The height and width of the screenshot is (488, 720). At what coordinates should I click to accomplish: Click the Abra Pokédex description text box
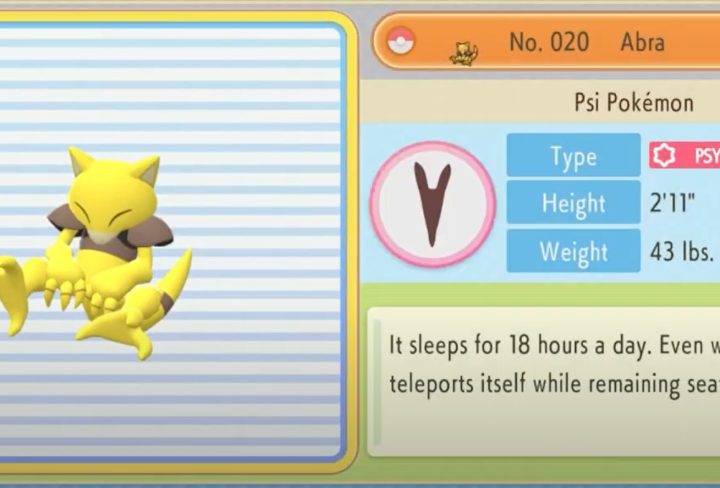(x=545, y=380)
